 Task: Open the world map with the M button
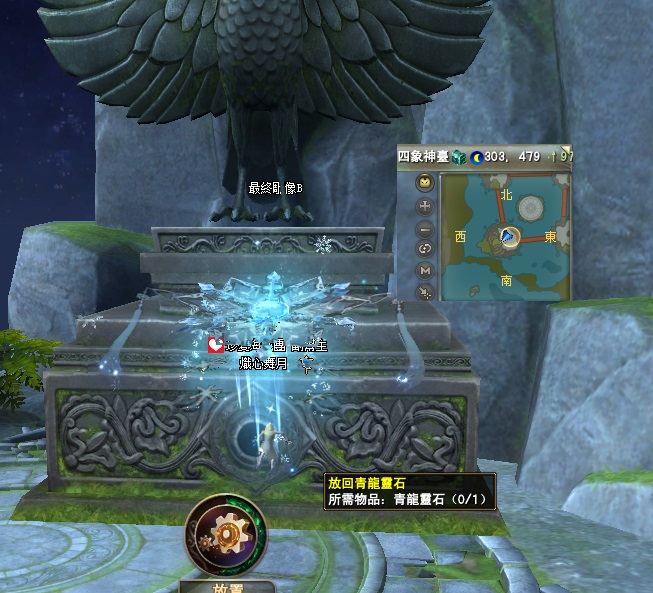[x=425, y=270]
